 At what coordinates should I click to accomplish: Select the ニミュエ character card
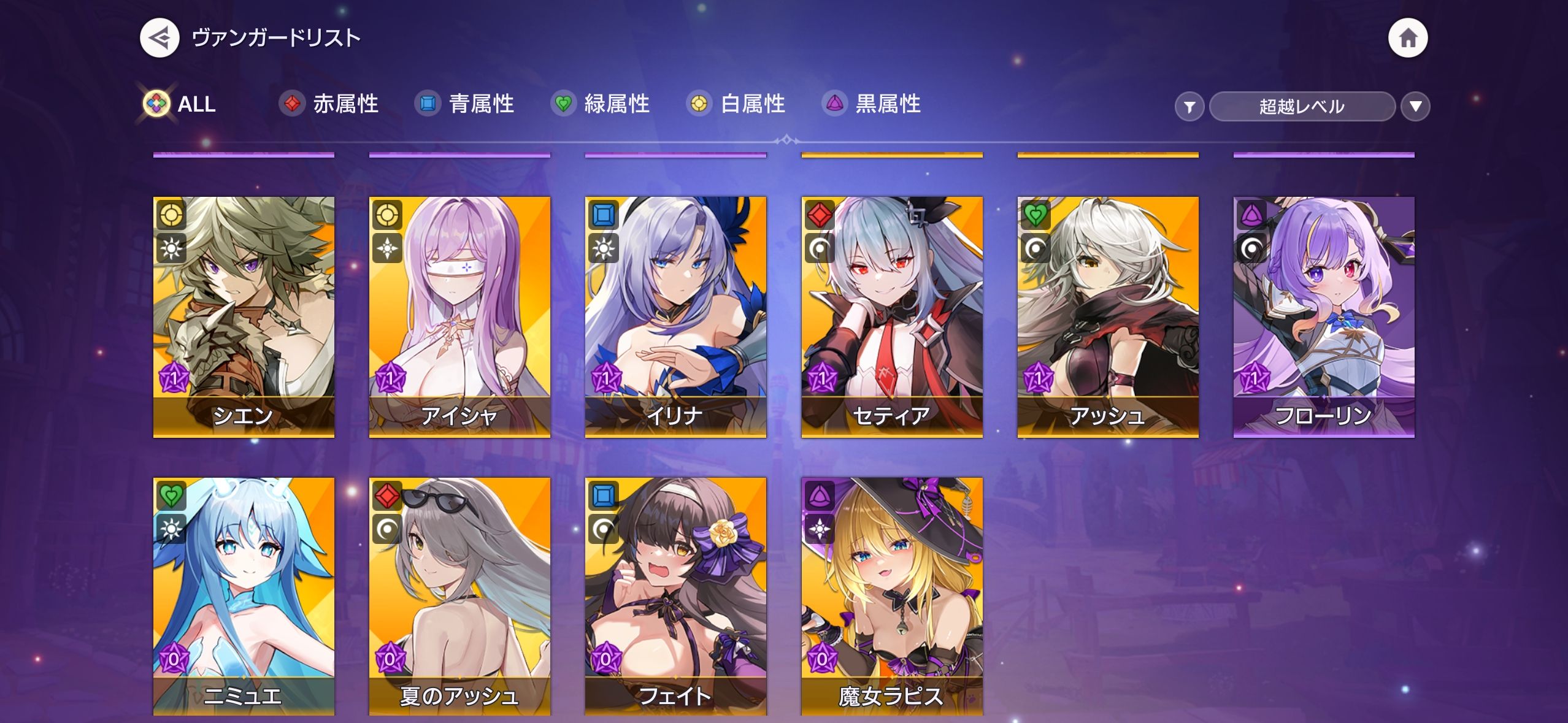(244, 596)
